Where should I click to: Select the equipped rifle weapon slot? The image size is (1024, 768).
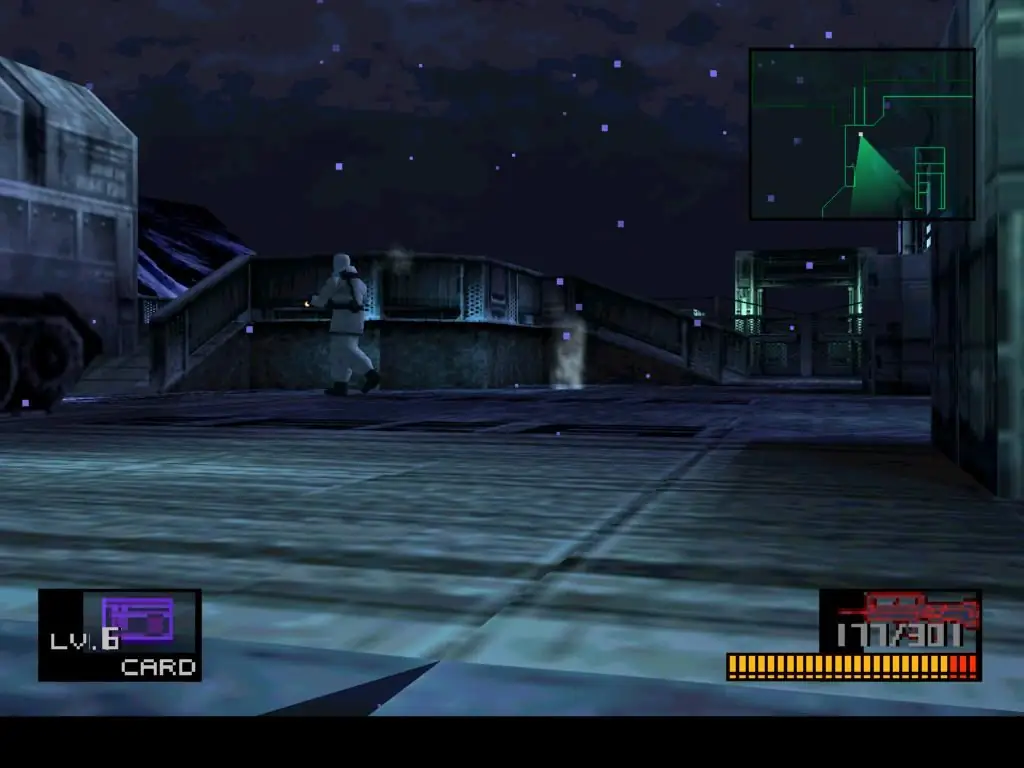(x=900, y=621)
